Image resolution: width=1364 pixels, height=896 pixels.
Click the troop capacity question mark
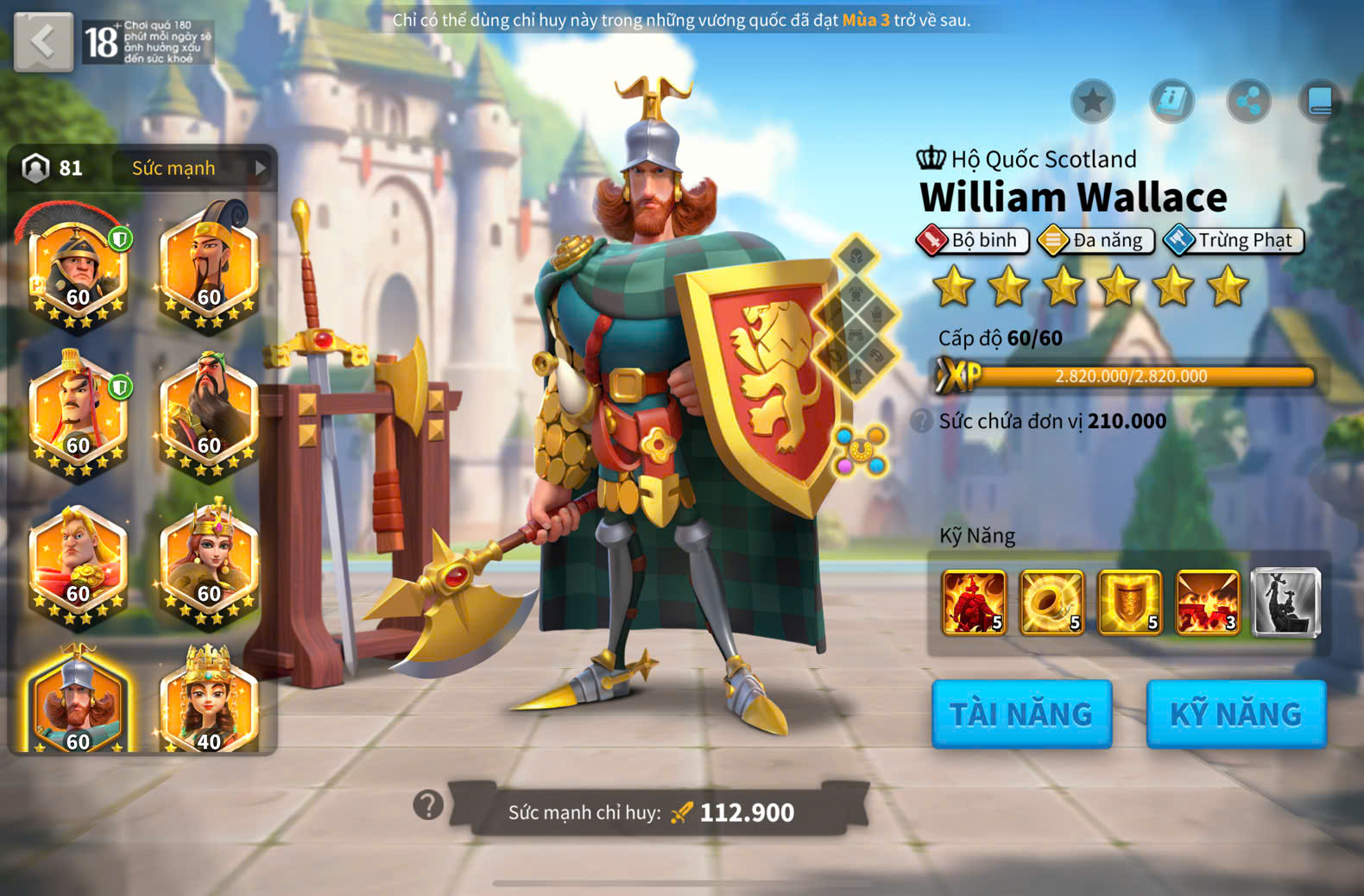coord(922,421)
